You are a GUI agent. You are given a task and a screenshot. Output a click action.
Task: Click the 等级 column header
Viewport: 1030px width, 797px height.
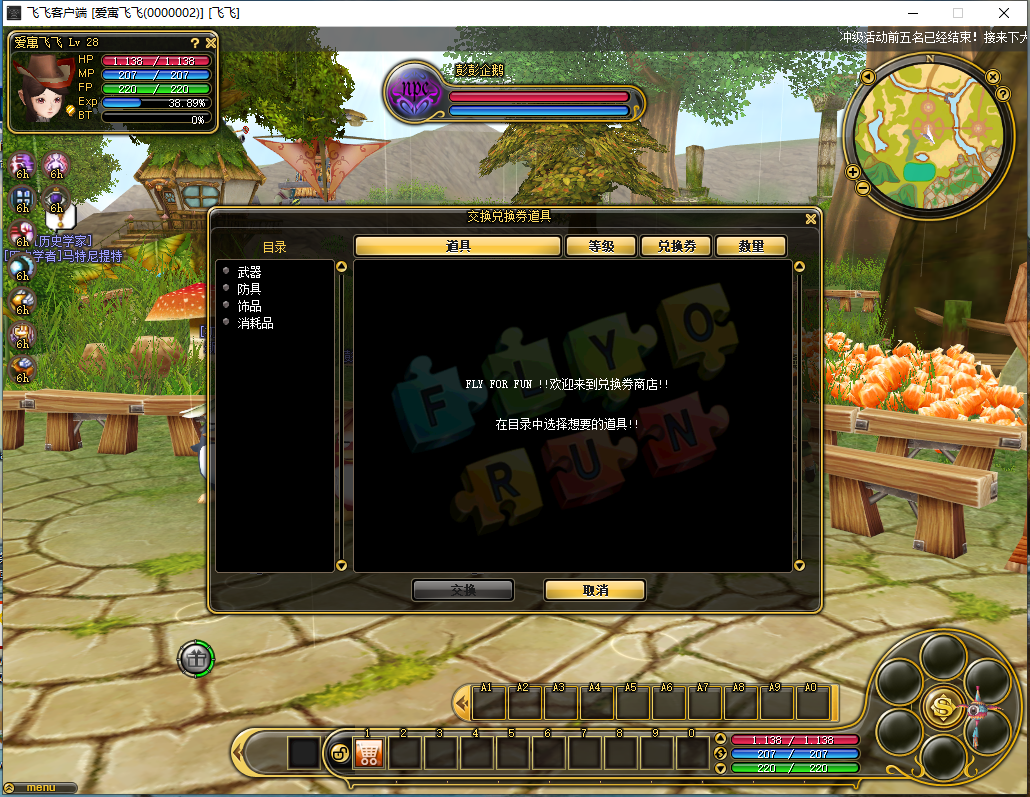[x=601, y=246]
